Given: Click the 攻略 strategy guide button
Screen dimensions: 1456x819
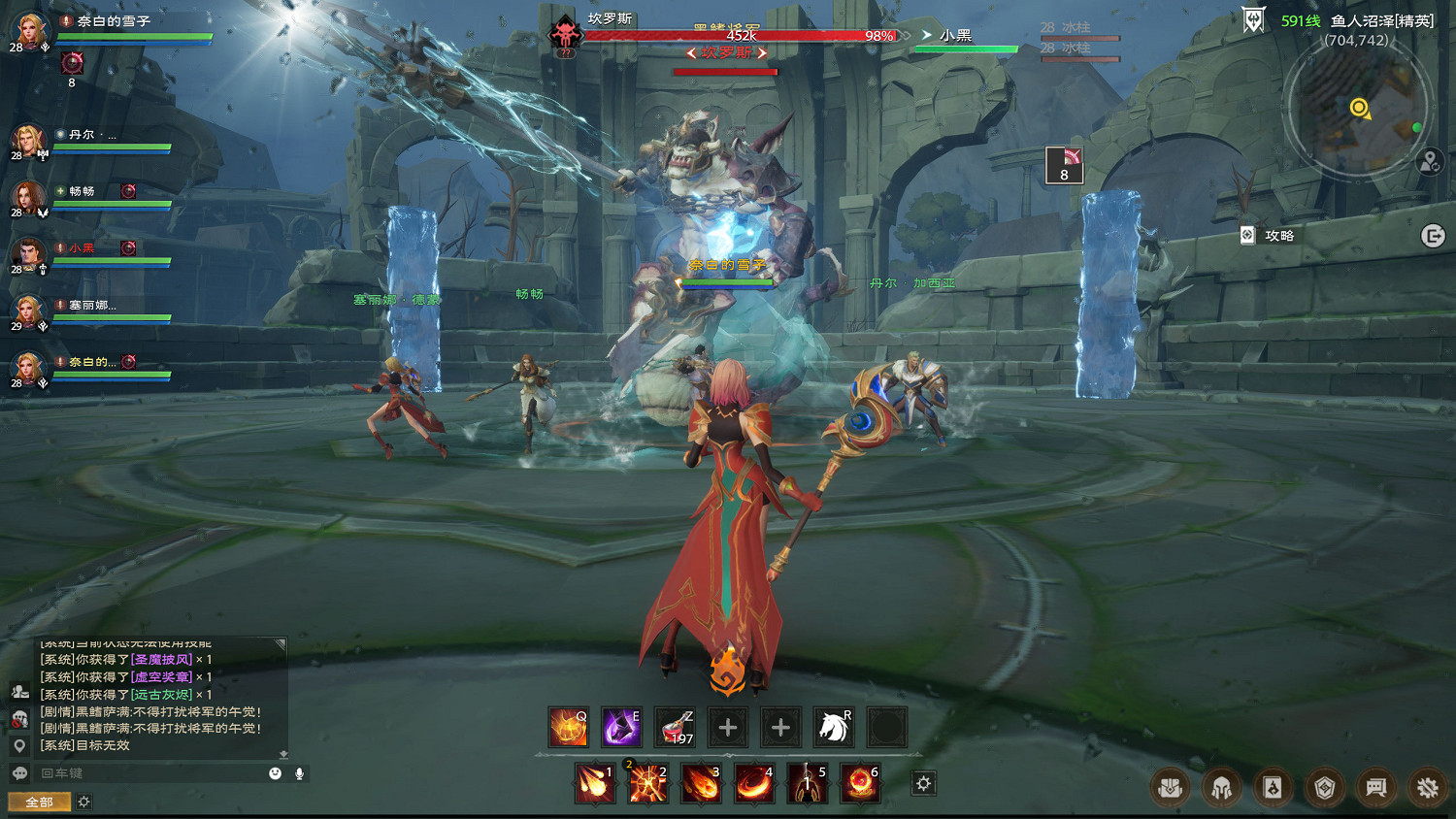Looking at the screenshot, I should pos(1269,236).
